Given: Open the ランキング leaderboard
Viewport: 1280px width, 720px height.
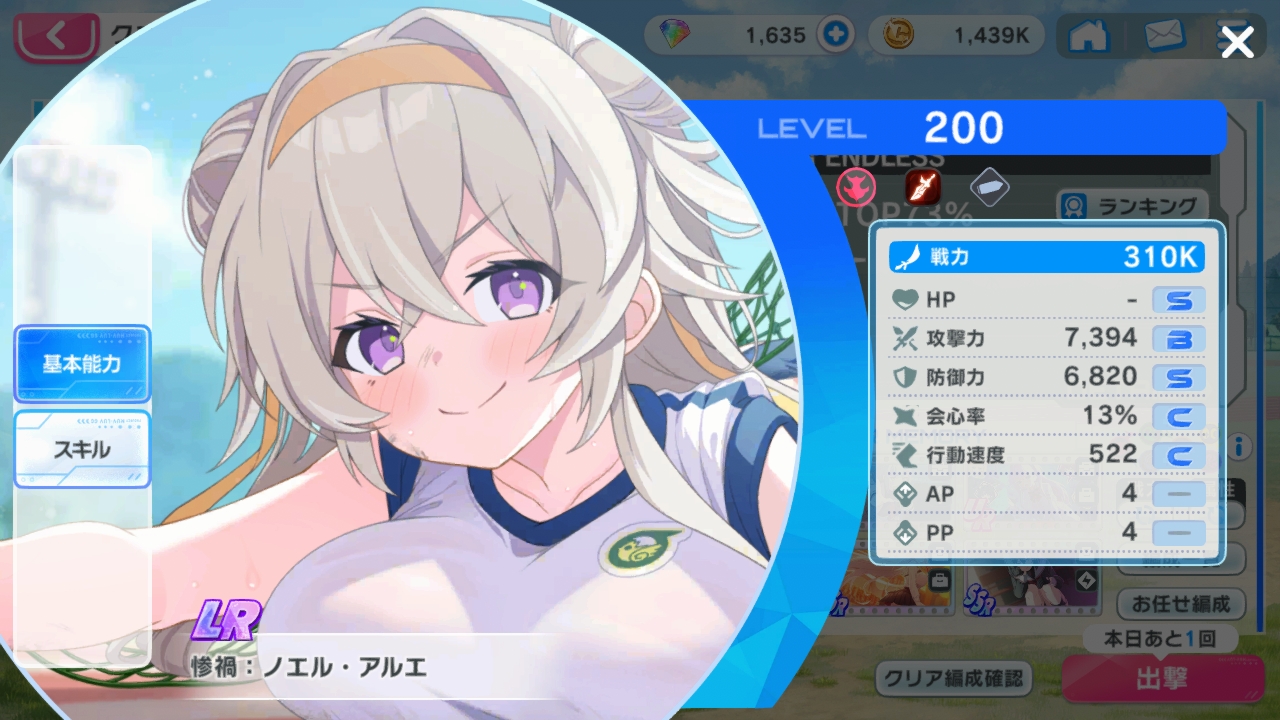Looking at the screenshot, I should pyautogui.click(x=1135, y=206).
